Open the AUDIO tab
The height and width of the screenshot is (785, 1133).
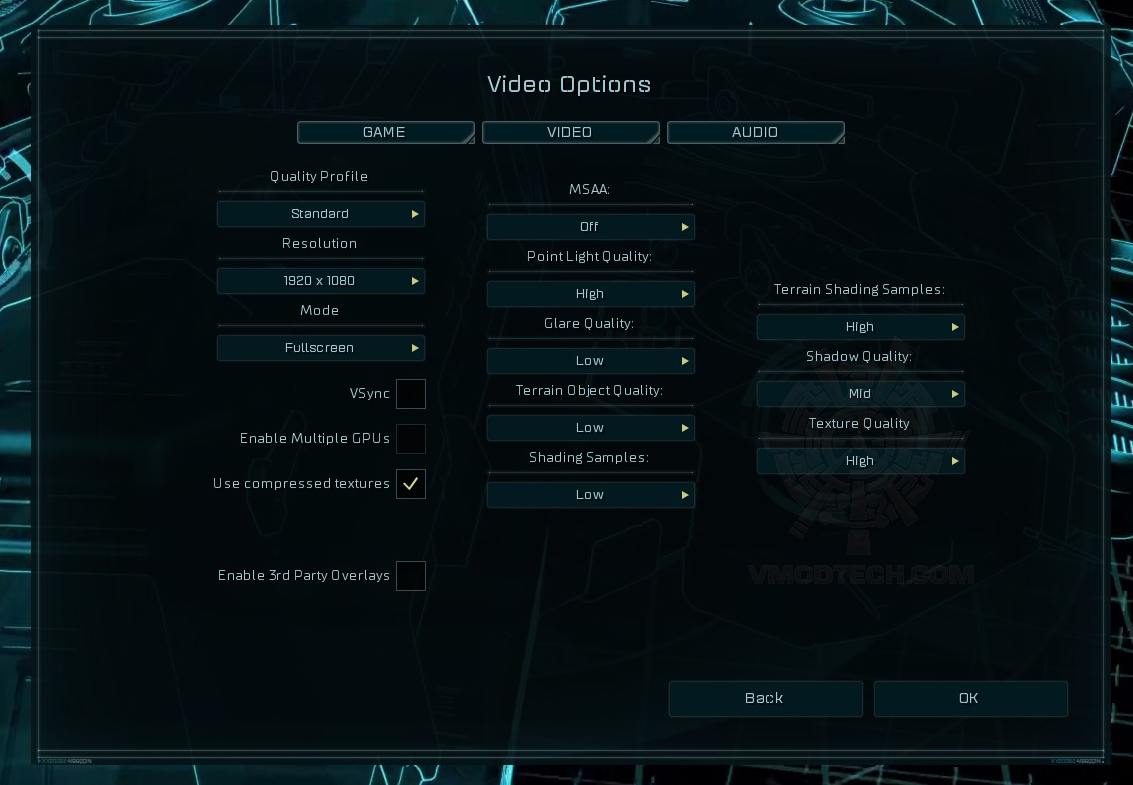(755, 133)
